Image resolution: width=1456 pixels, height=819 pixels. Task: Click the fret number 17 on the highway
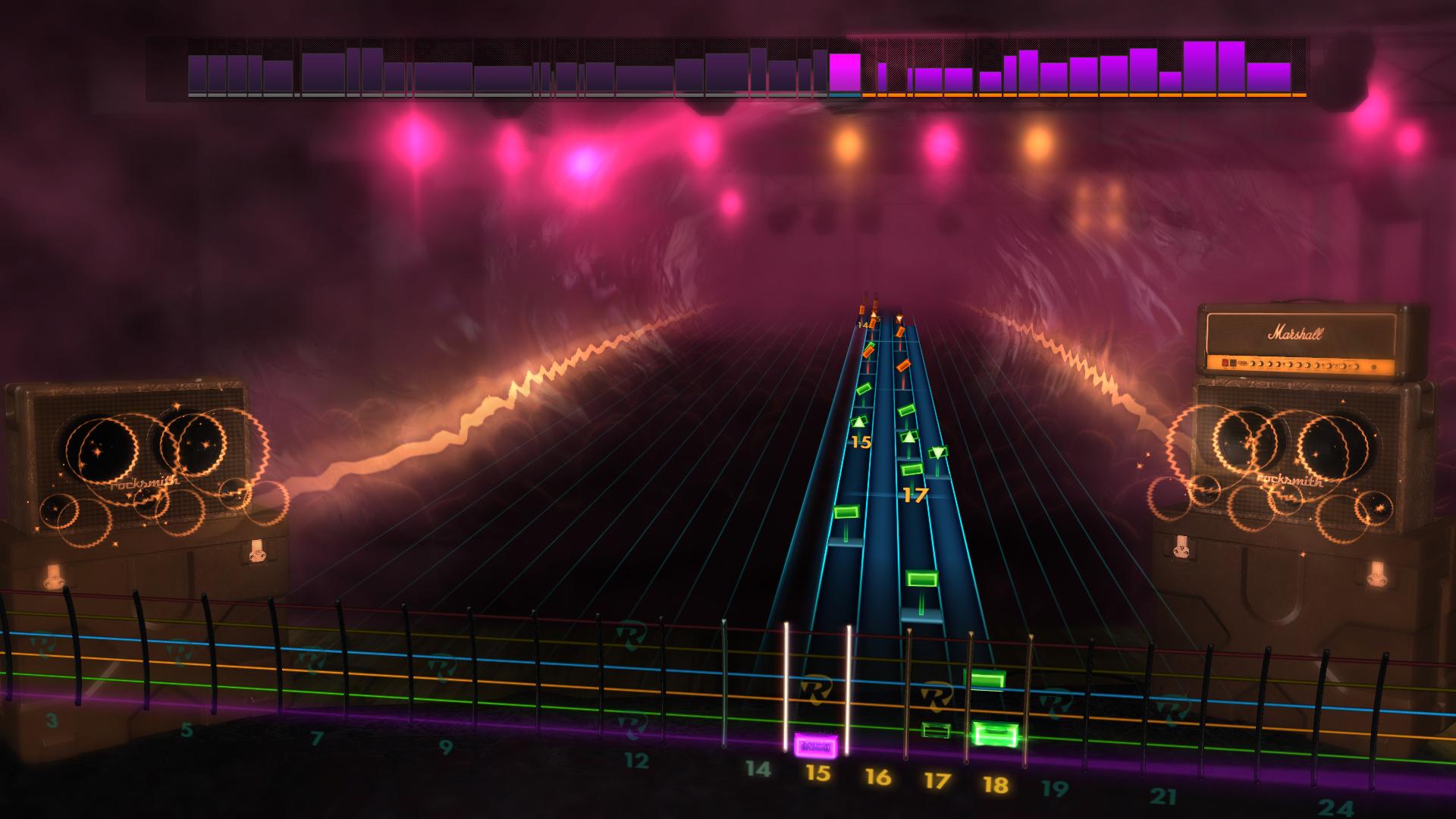pos(915,494)
